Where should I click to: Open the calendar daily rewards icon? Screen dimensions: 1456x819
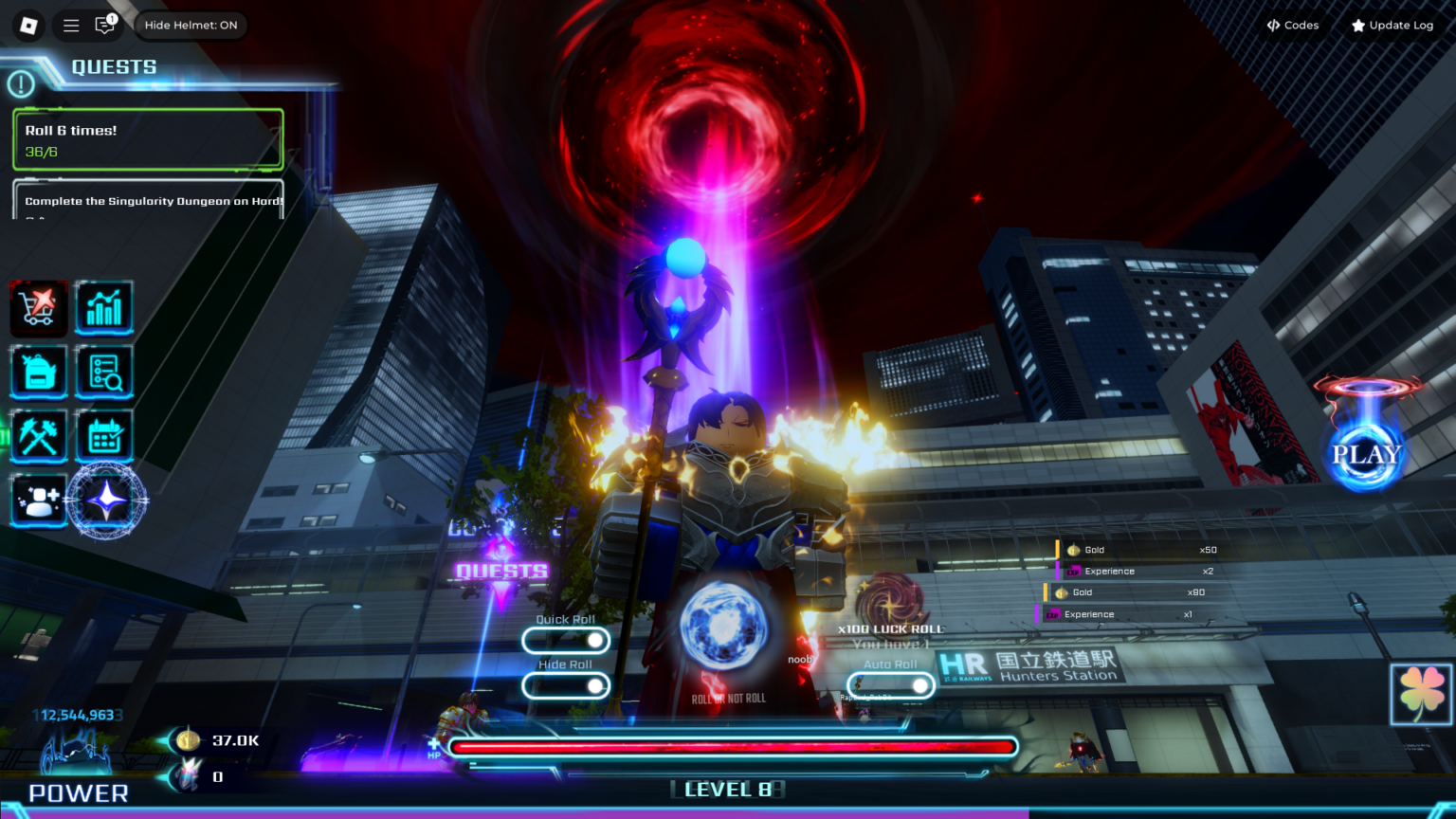(104, 436)
